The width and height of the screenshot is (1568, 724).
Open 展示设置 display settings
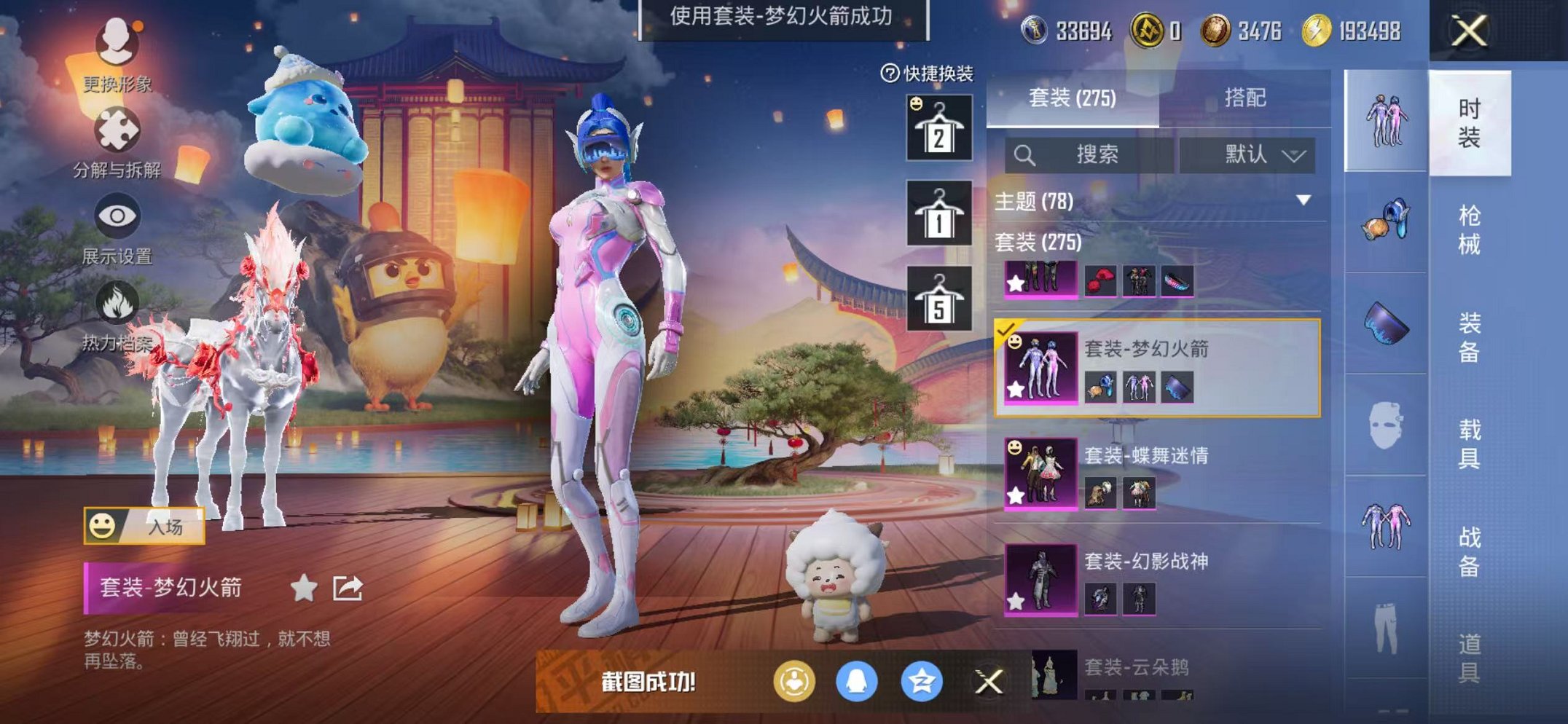[x=117, y=215]
